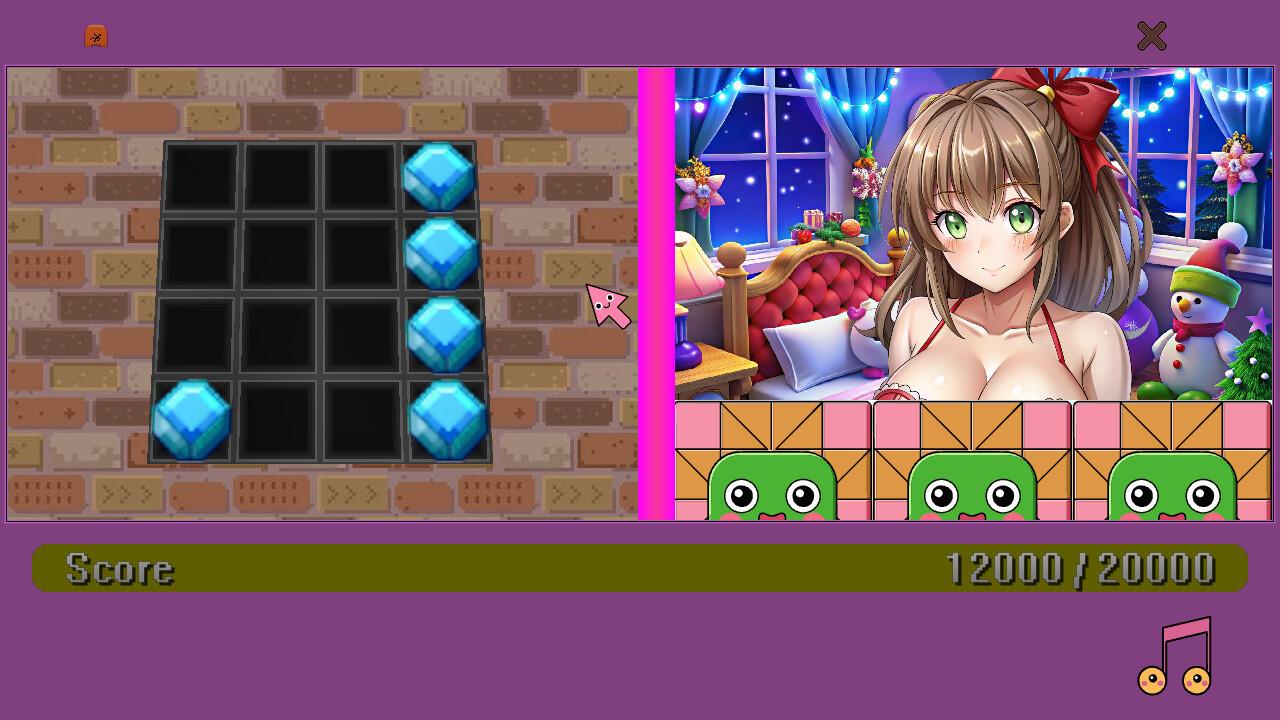Click the middle green frog block
The height and width of the screenshot is (720, 1280).
(x=970, y=488)
